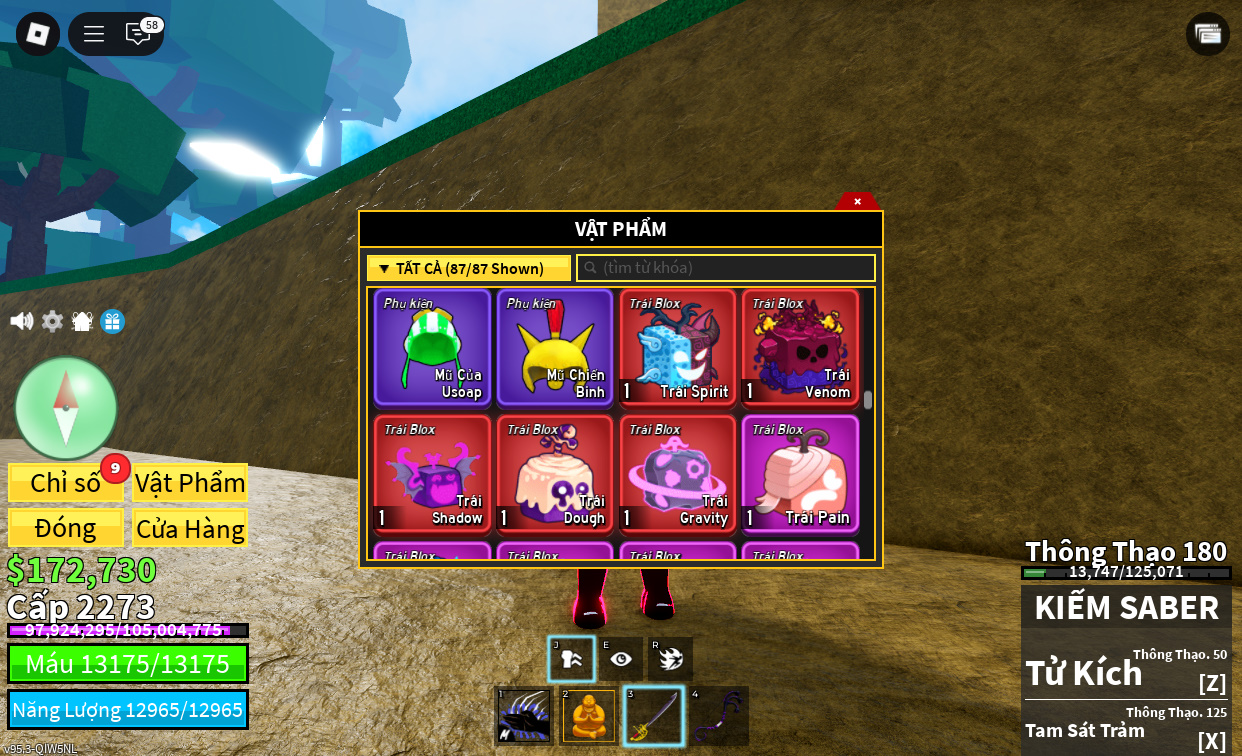The width and height of the screenshot is (1242, 756).
Task: Pick the Trái Gravity fruit slot
Action: click(x=678, y=473)
